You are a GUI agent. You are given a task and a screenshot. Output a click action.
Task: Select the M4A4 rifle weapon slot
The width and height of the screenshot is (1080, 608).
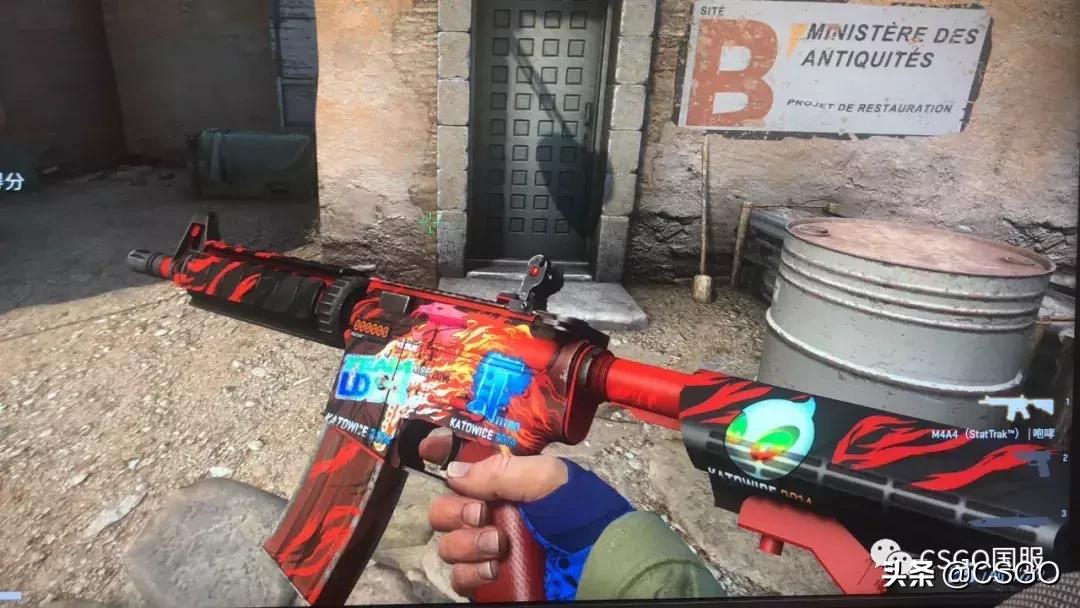click(1015, 408)
